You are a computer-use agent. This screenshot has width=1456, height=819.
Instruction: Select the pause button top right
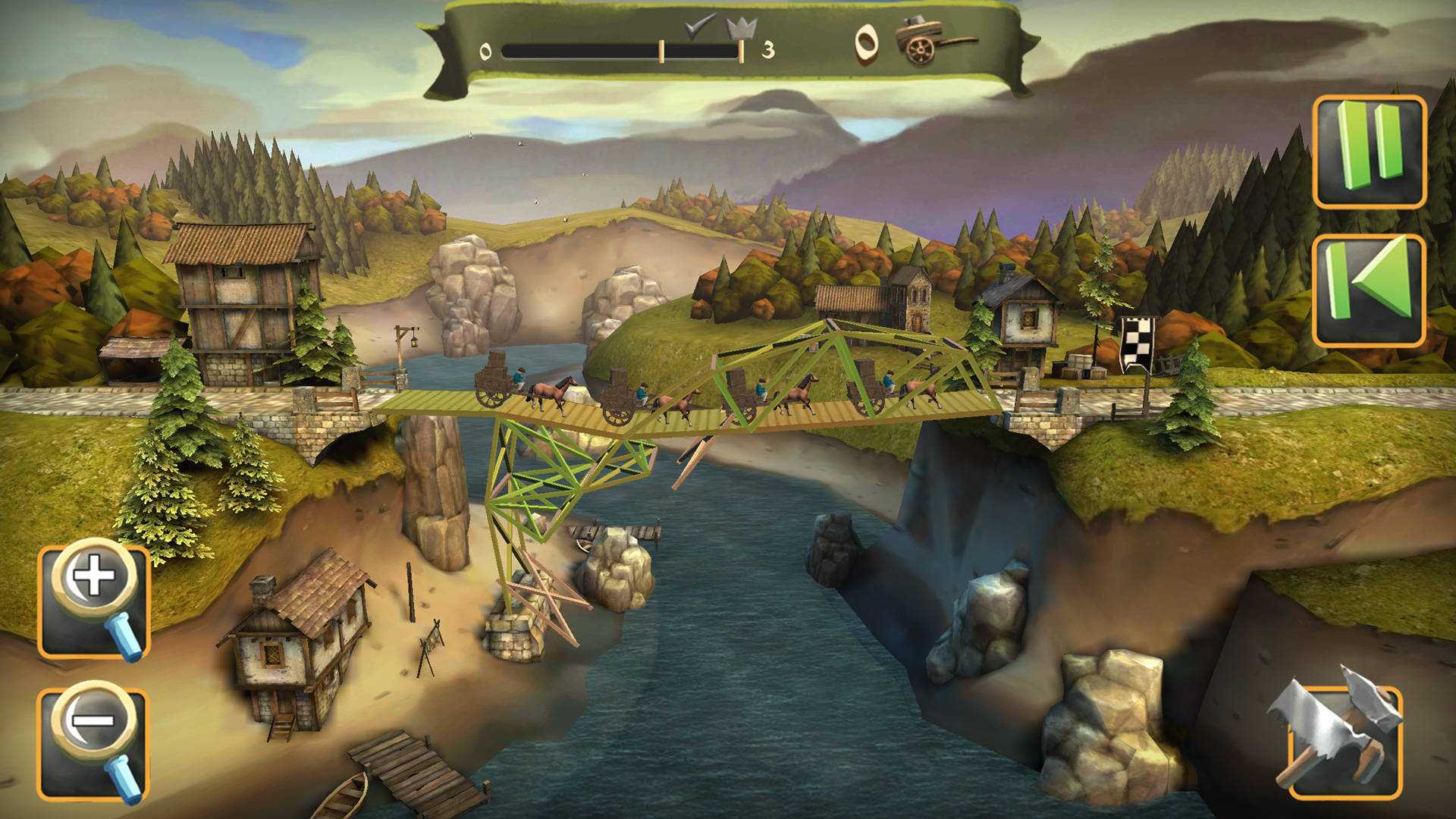[1369, 152]
